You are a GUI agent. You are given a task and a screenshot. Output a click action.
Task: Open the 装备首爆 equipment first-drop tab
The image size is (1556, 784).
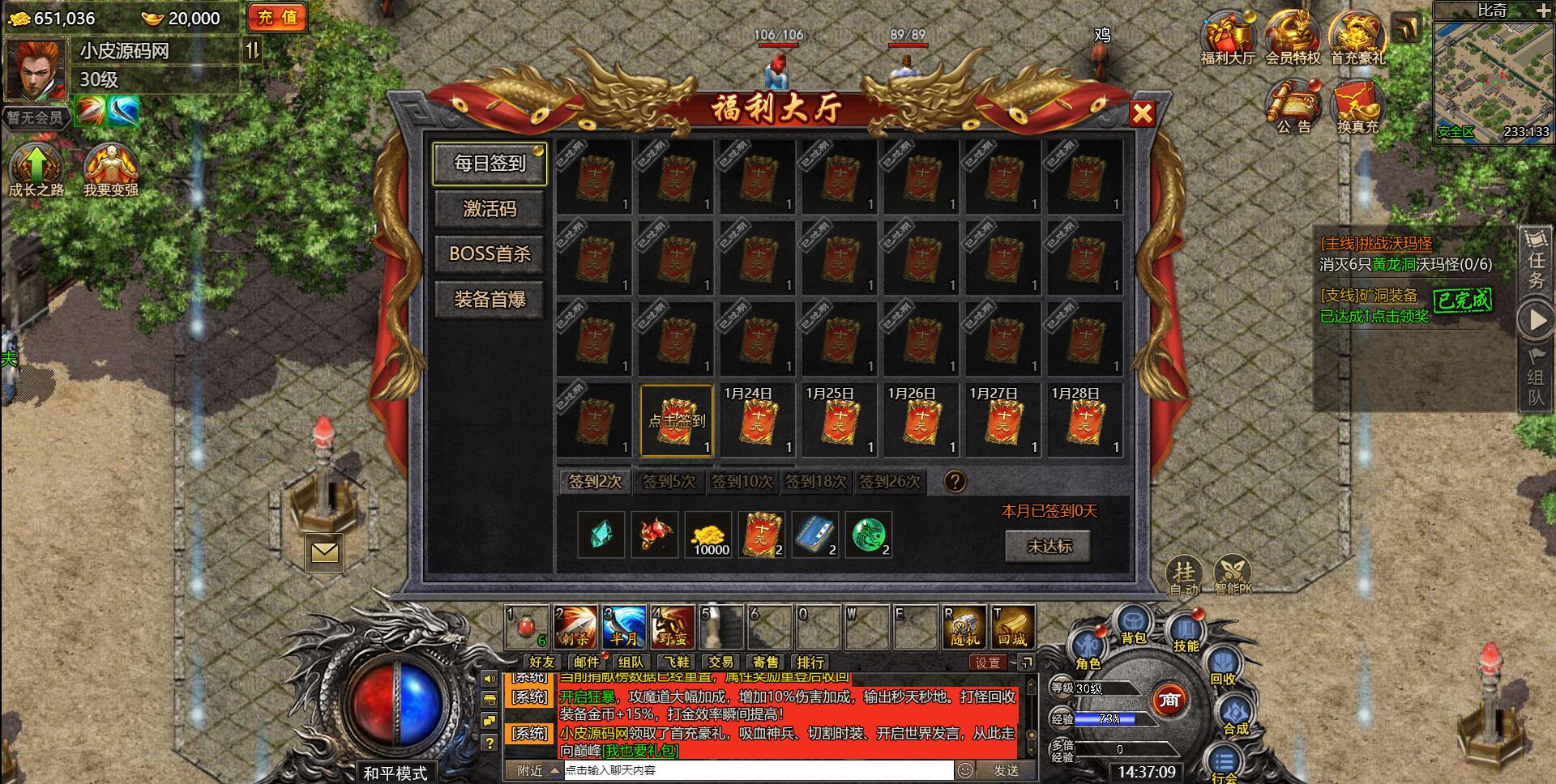[x=489, y=300]
